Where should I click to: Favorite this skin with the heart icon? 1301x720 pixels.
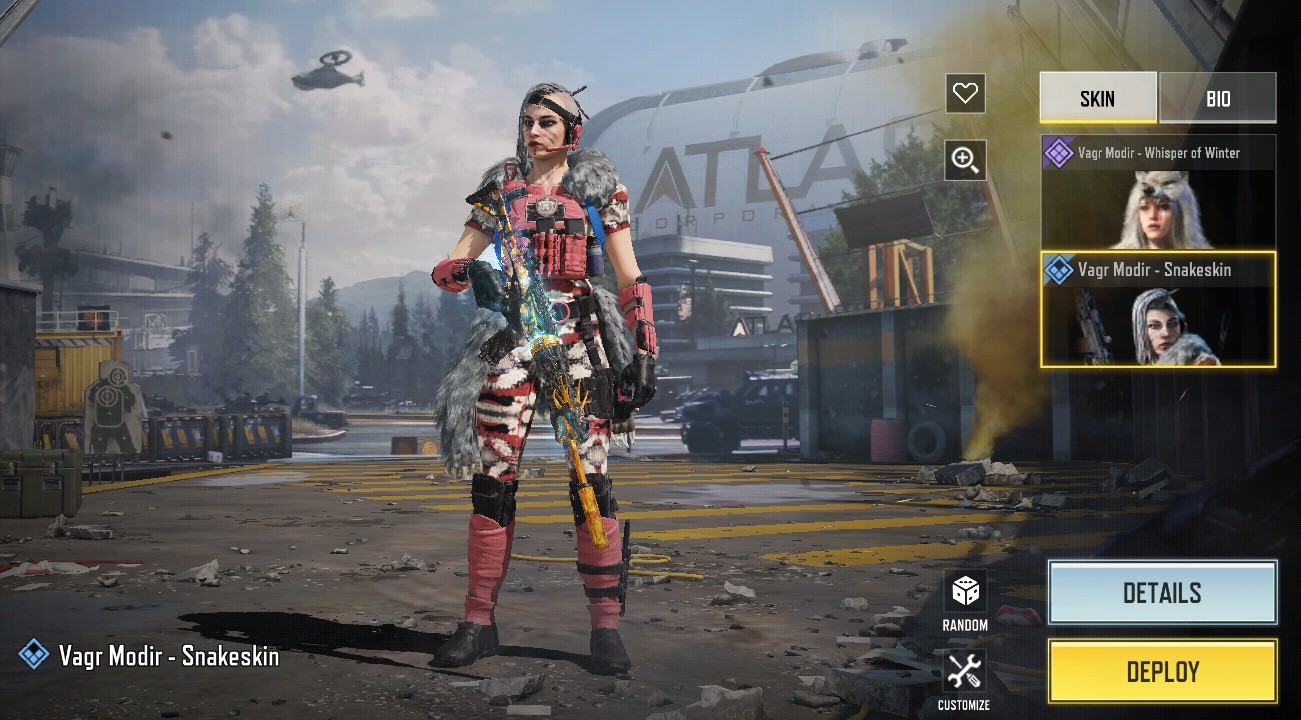click(965, 94)
